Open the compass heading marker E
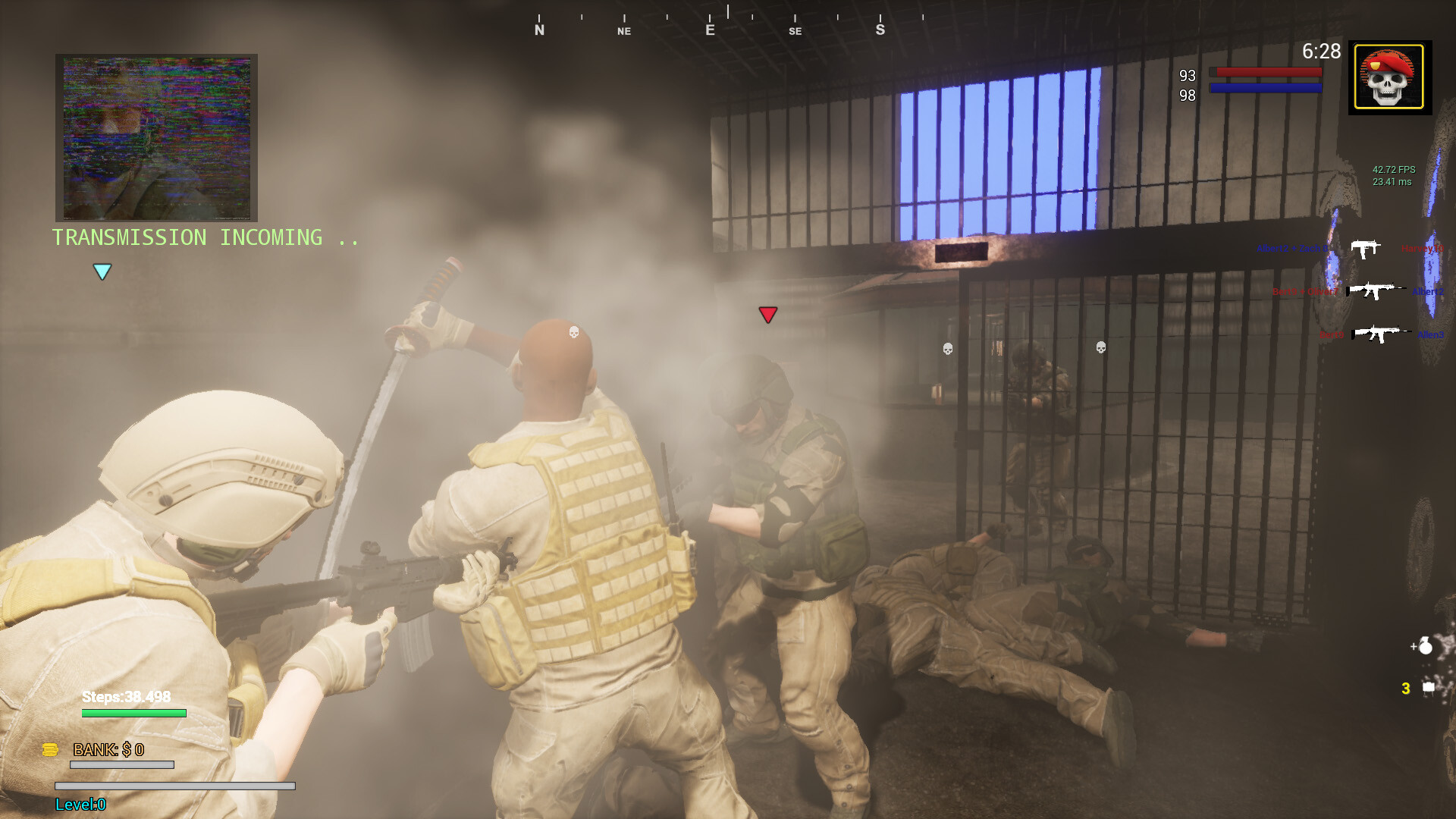This screenshot has width=1456, height=819. click(x=708, y=30)
